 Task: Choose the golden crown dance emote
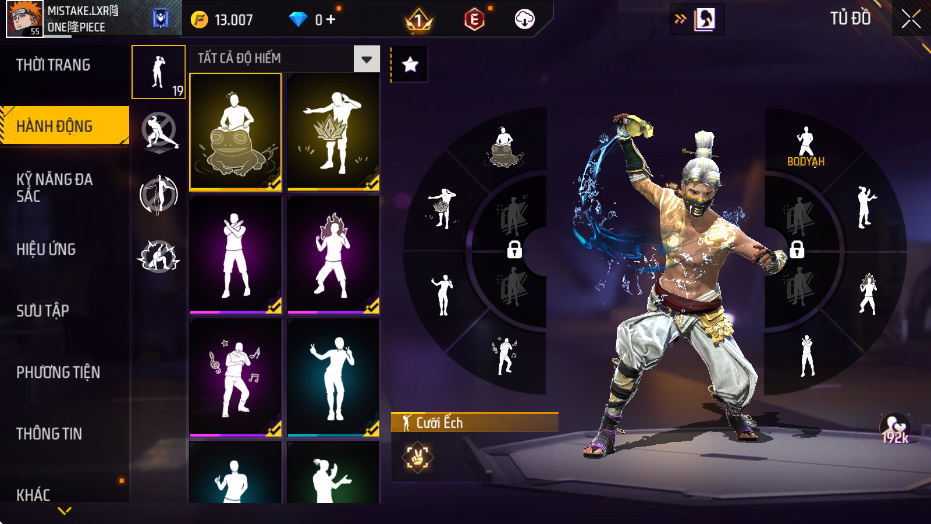(333, 132)
